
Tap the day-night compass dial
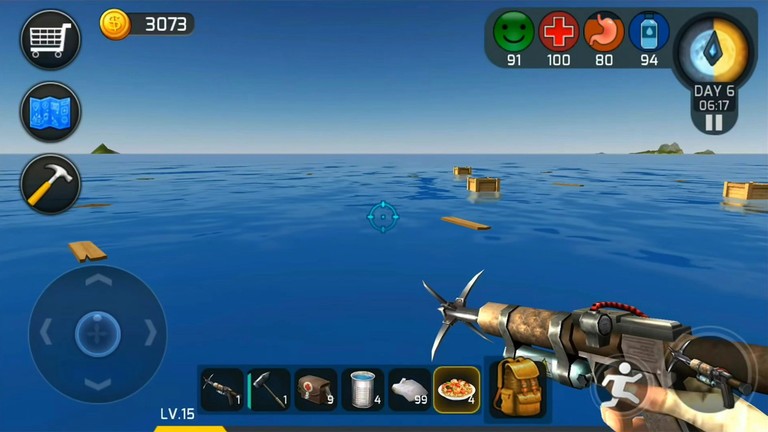[x=714, y=50]
